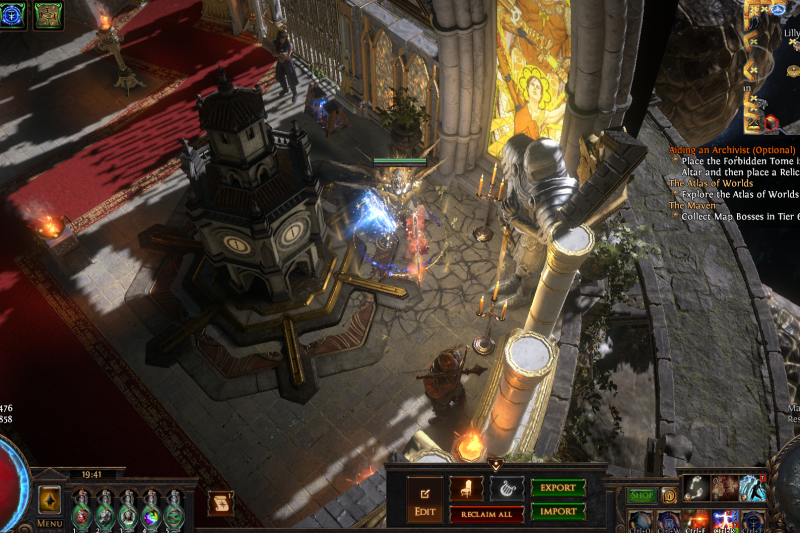Select the footprints movement skill
The image size is (800, 533).
pos(695,487)
